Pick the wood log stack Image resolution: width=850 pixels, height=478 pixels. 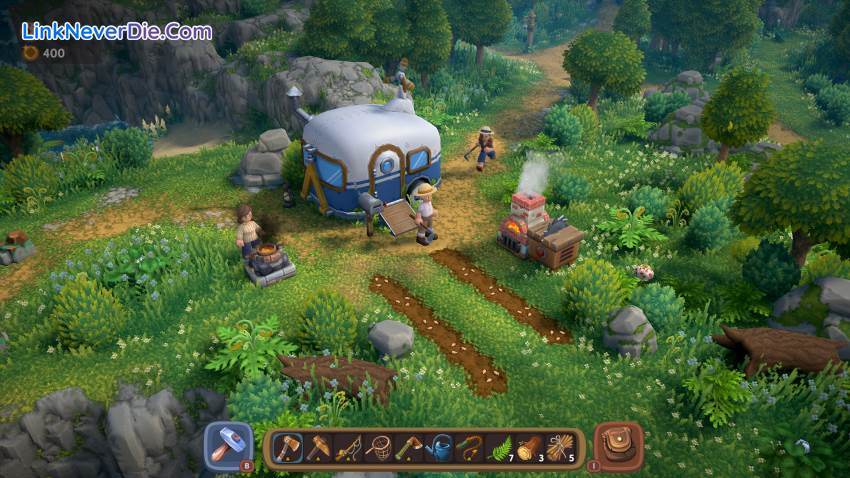pos(529,448)
